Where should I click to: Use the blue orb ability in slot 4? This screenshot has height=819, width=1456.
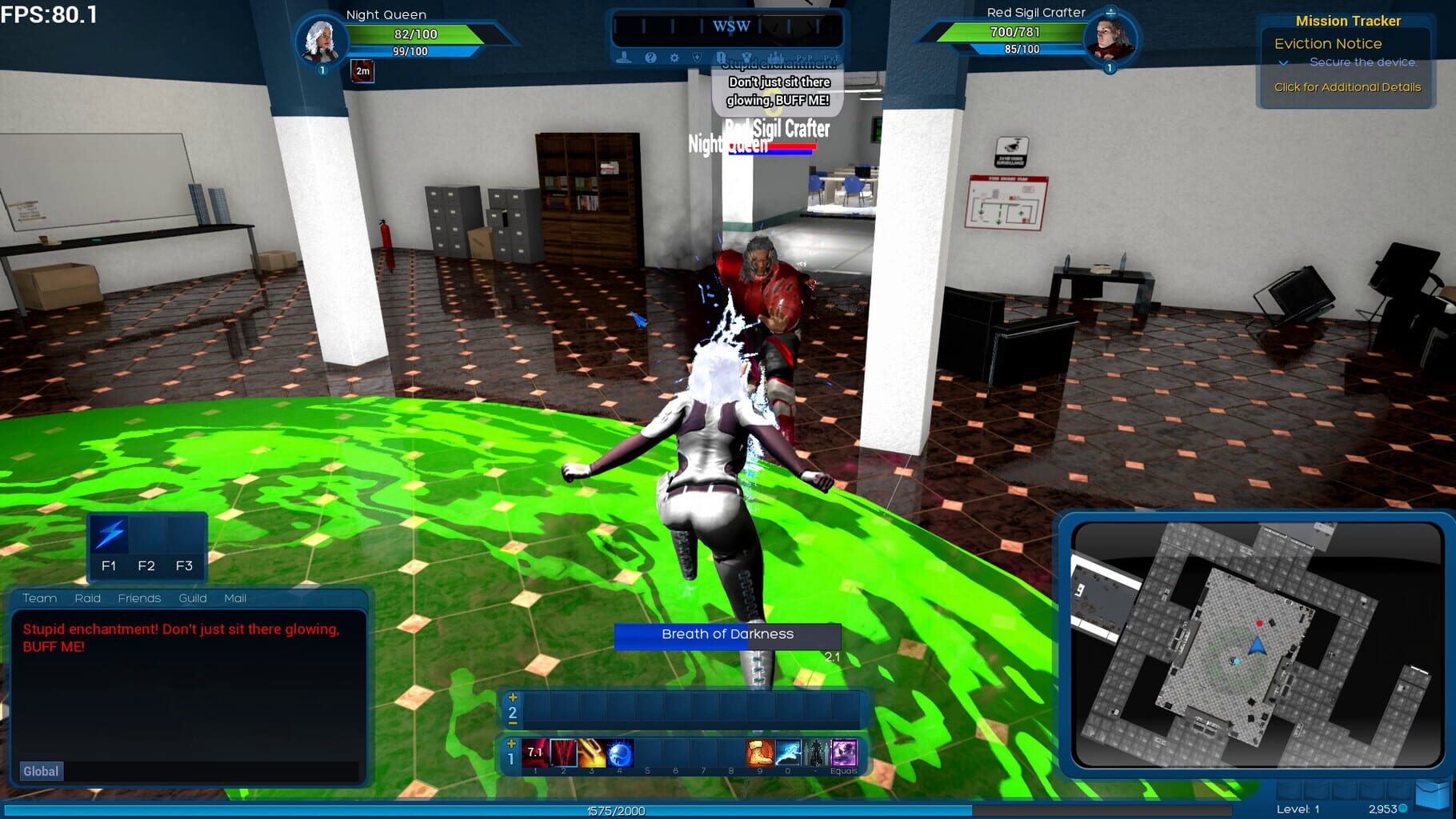tap(620, 753)
